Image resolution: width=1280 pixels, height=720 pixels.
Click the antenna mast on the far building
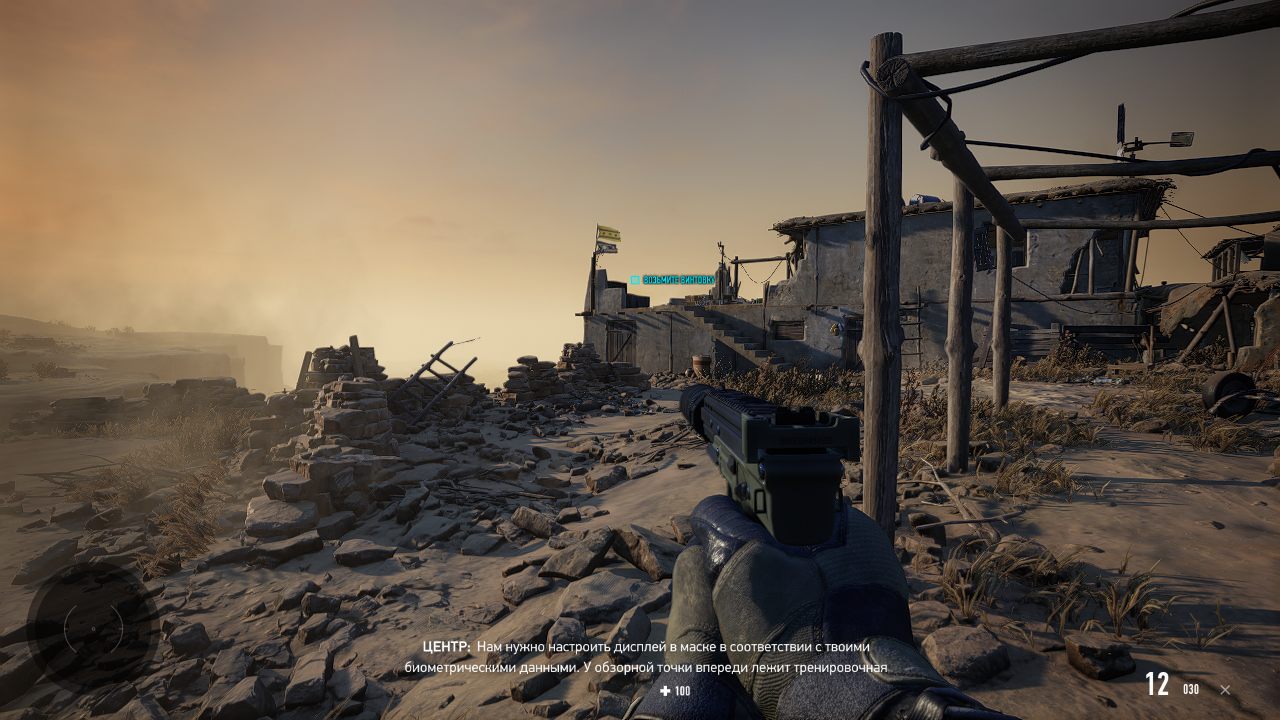coord(1122,120)
